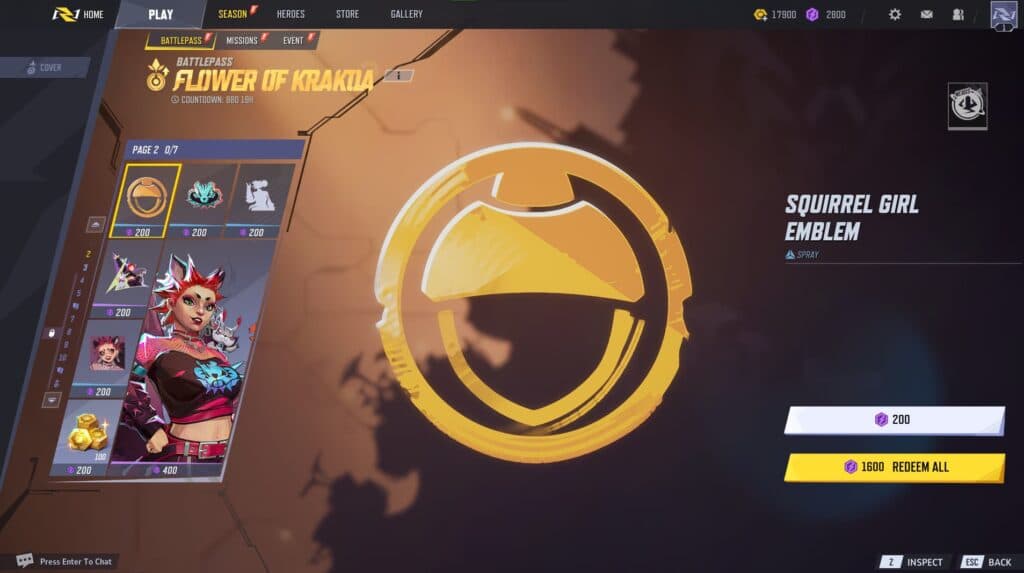
Task: Redeem the emblem for 200 tokens
Action: (x=893, y=420)
